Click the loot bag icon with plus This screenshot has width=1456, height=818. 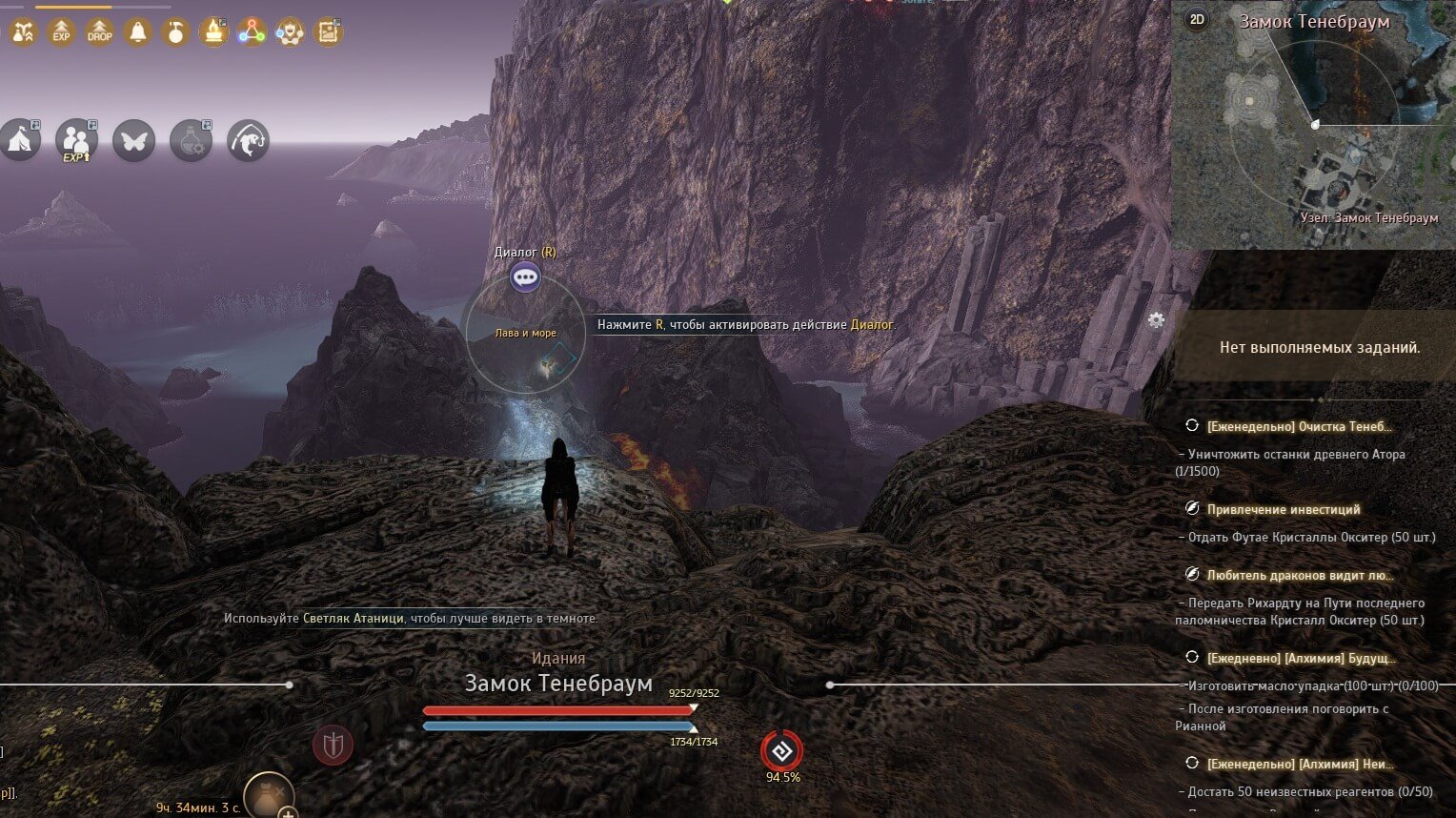coord(269,795)
